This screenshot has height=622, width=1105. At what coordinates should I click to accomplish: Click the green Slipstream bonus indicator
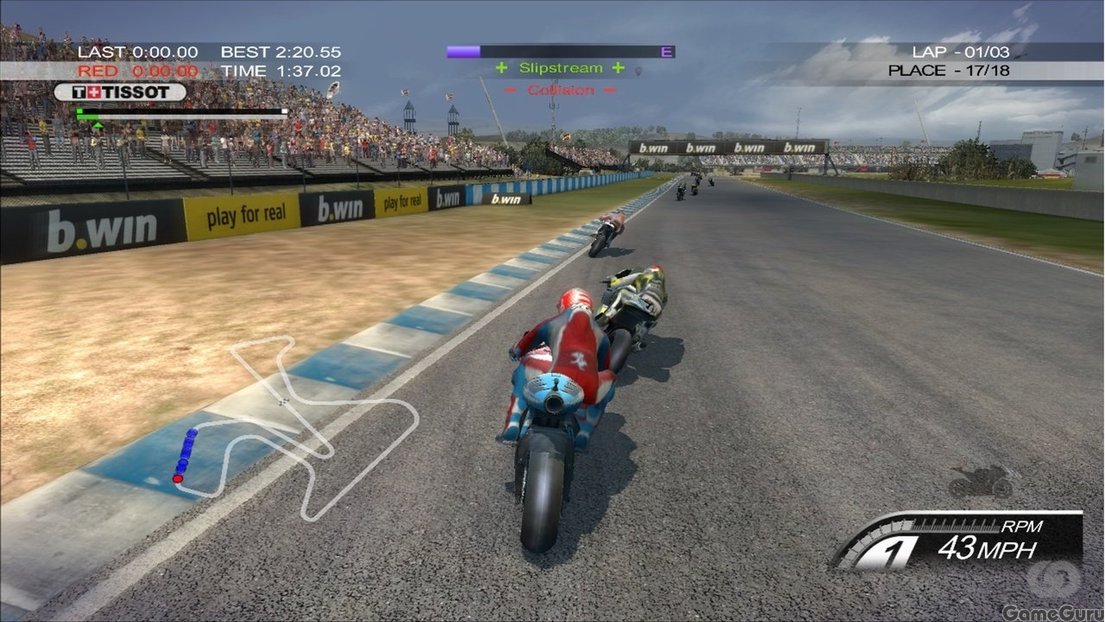pos(560,68)
